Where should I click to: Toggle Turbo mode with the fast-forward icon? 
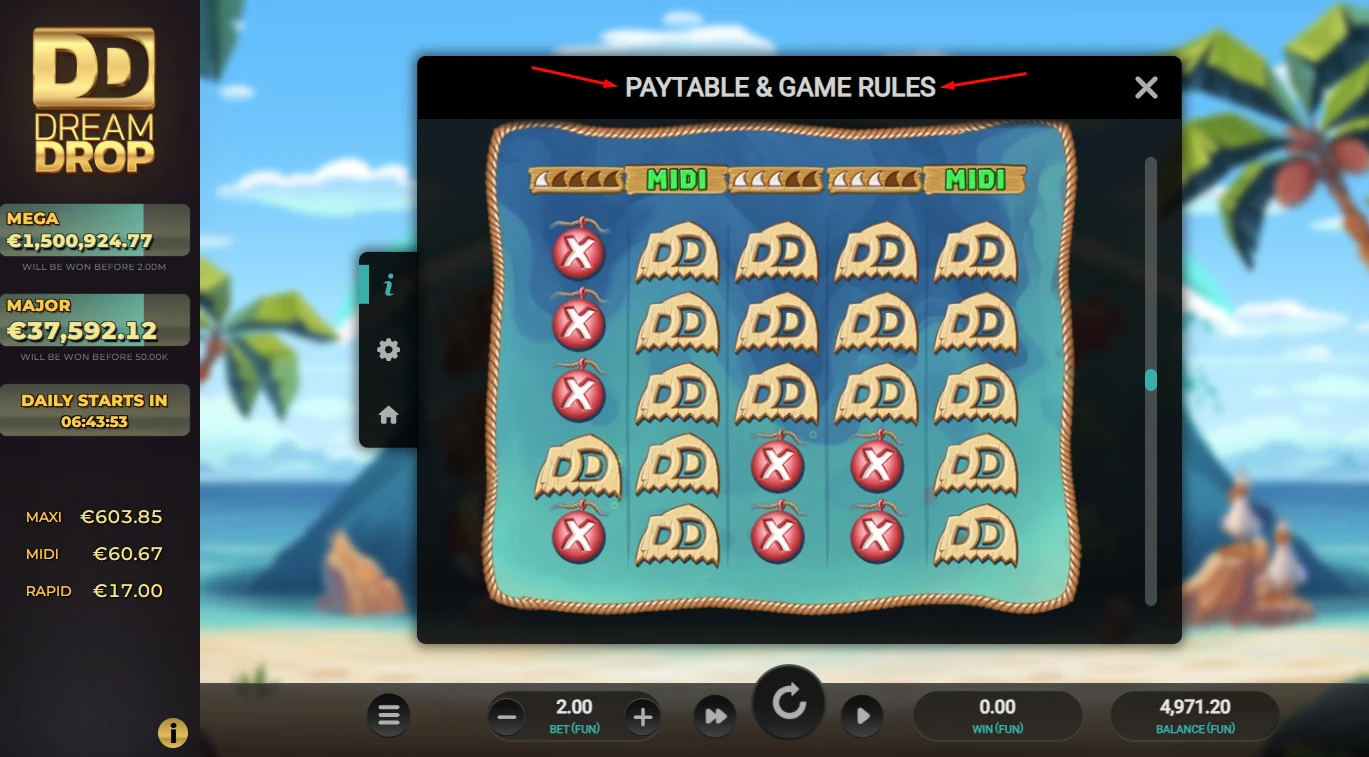(715, 716)
